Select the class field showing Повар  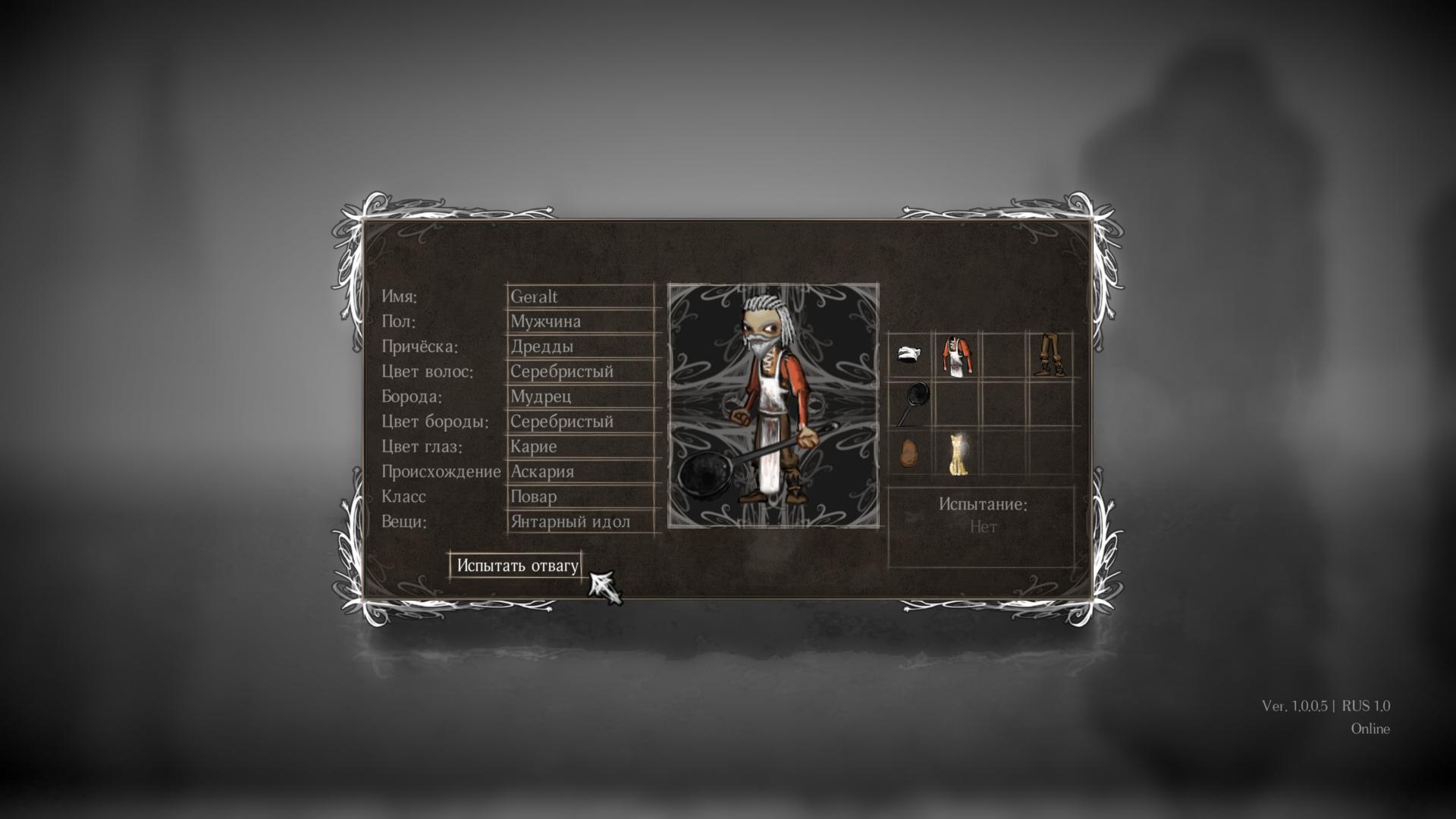(580, 497)
